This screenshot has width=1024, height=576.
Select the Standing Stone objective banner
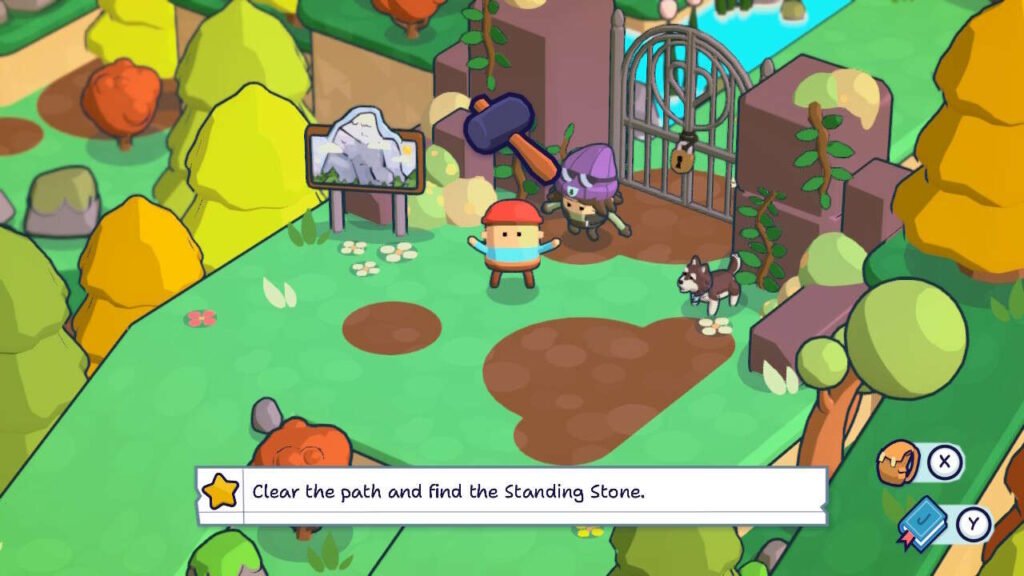512,493
